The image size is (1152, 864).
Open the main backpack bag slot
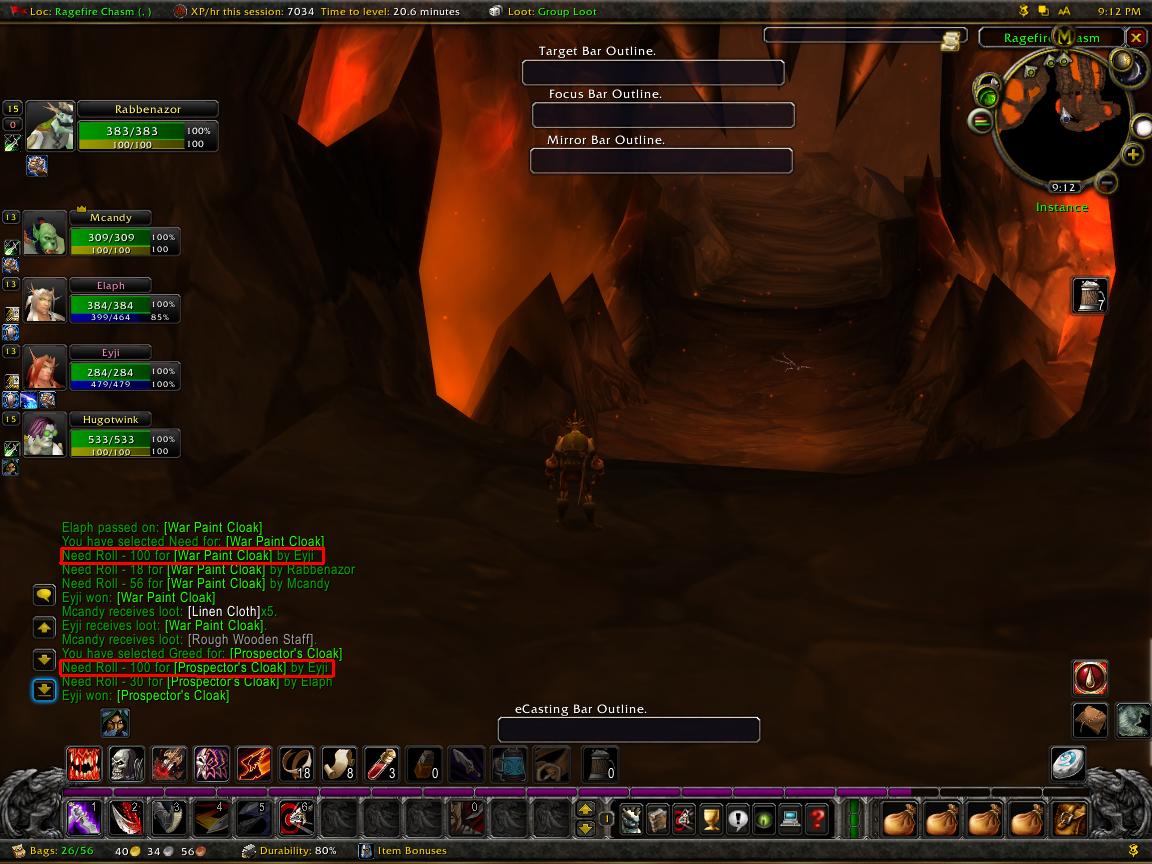coord(1070,819)
